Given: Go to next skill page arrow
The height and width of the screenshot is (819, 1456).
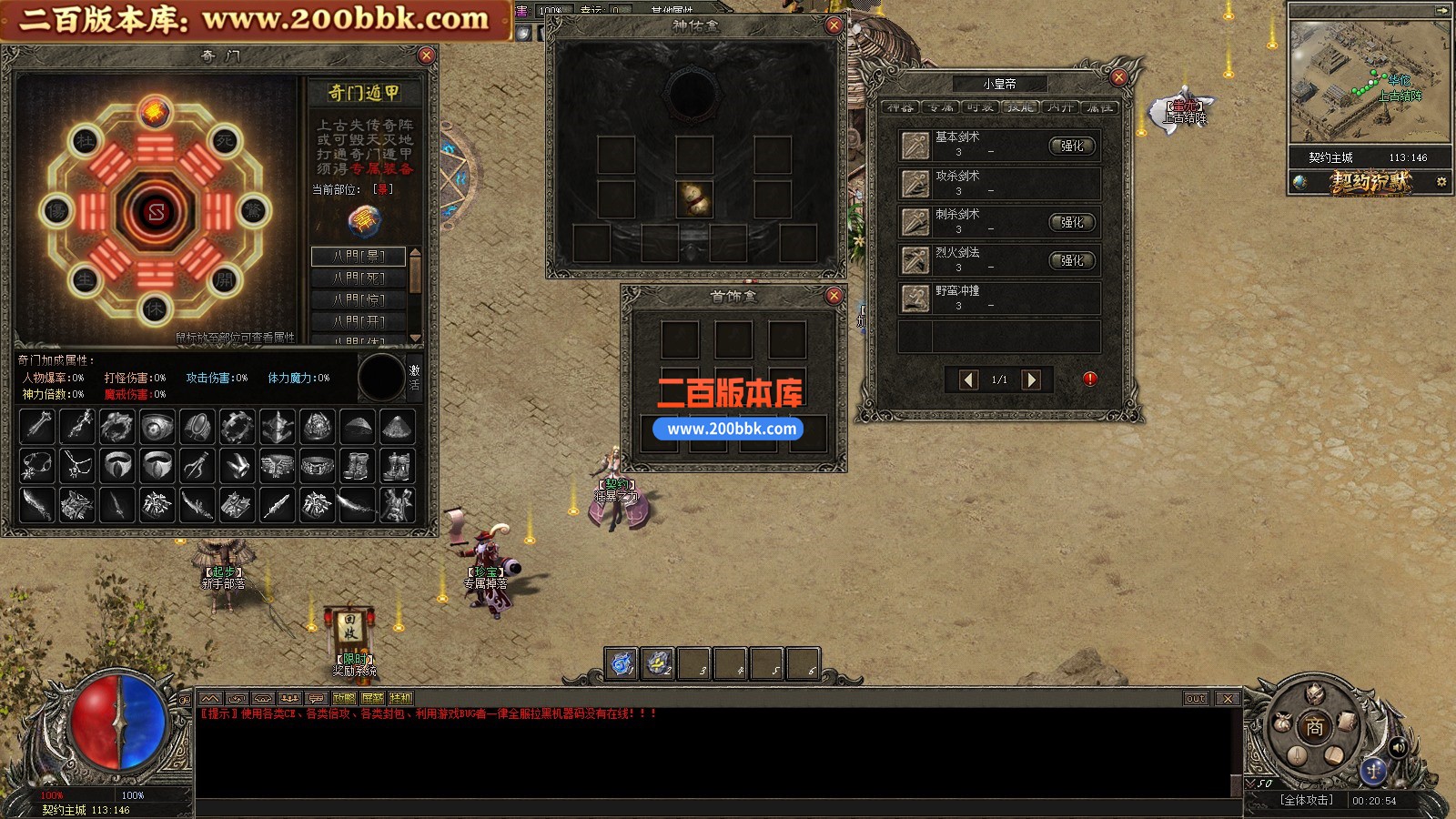Looking at the screenshot, I should point(1031,379).
